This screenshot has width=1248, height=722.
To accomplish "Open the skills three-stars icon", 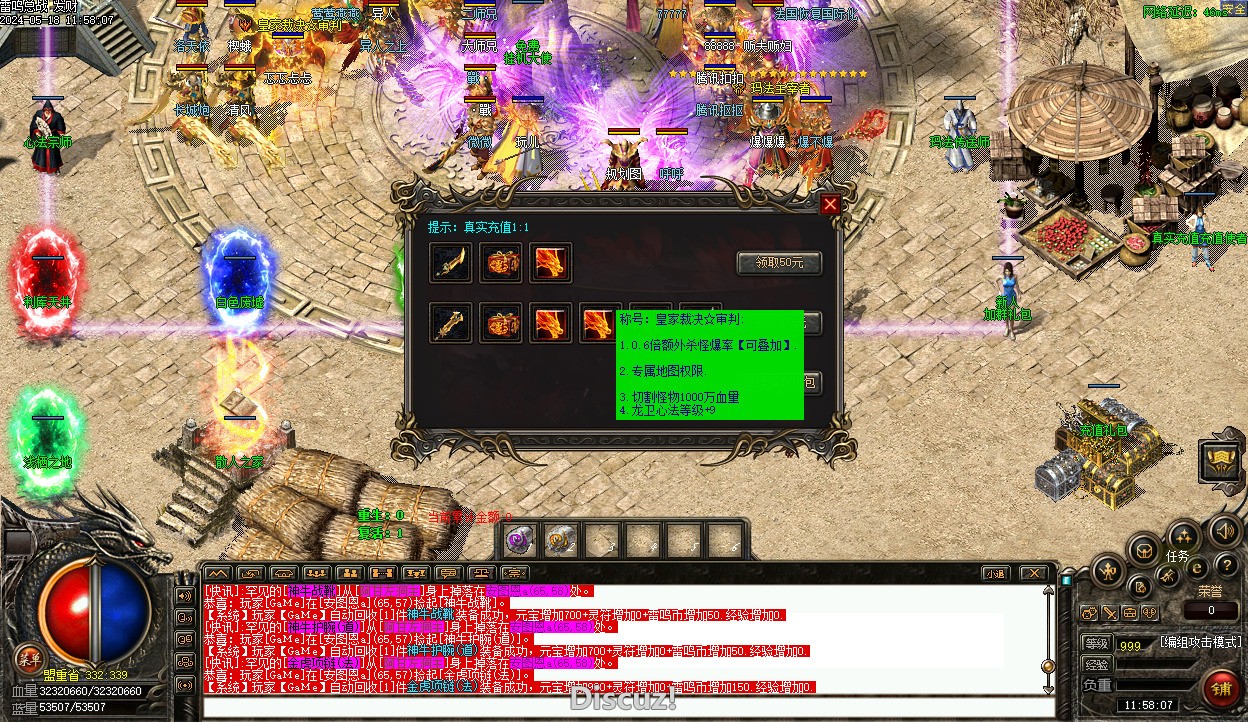I will (x=1183, y=534).
